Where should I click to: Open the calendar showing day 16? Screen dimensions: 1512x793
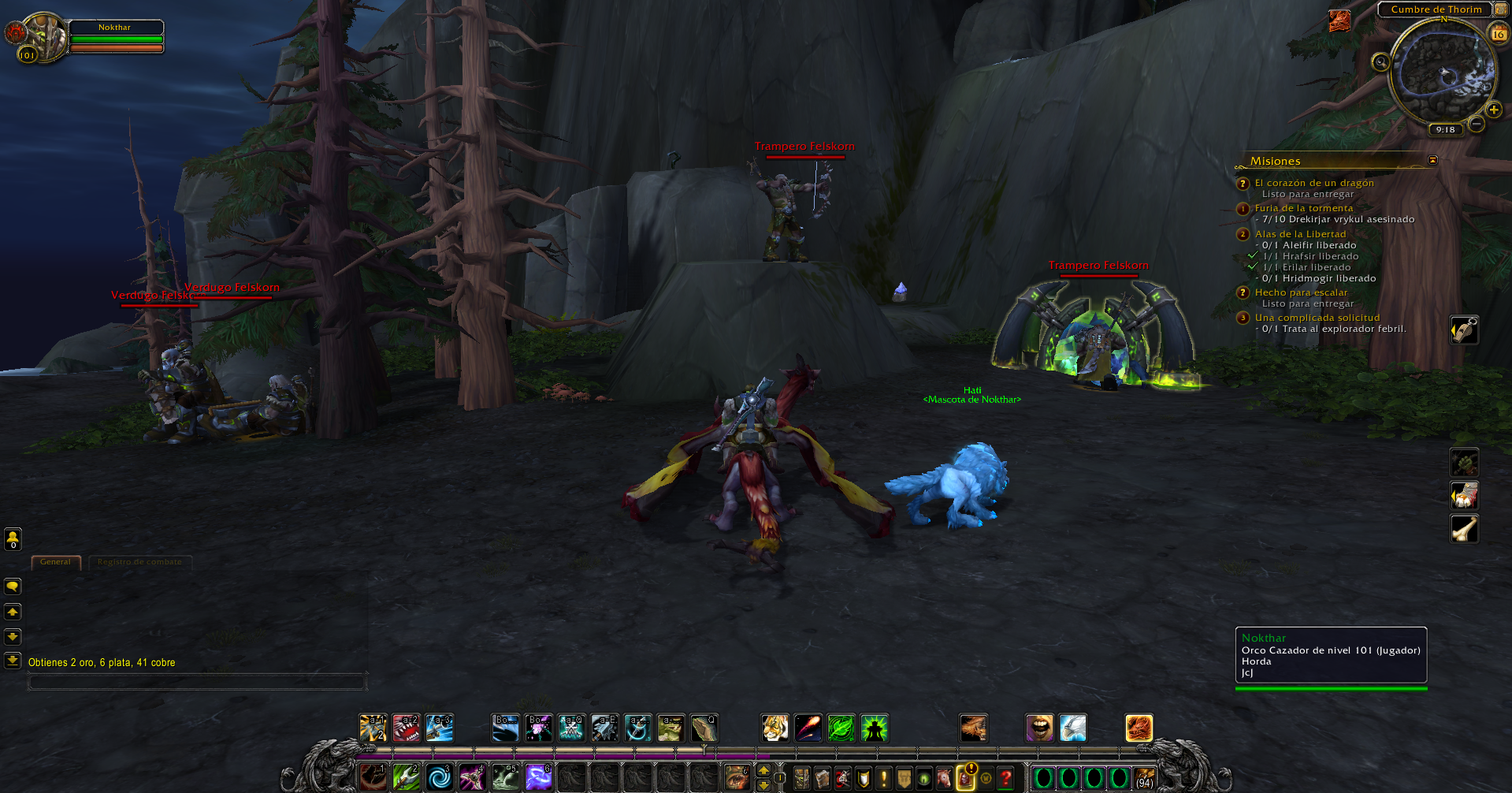[x=1498, y=34]
